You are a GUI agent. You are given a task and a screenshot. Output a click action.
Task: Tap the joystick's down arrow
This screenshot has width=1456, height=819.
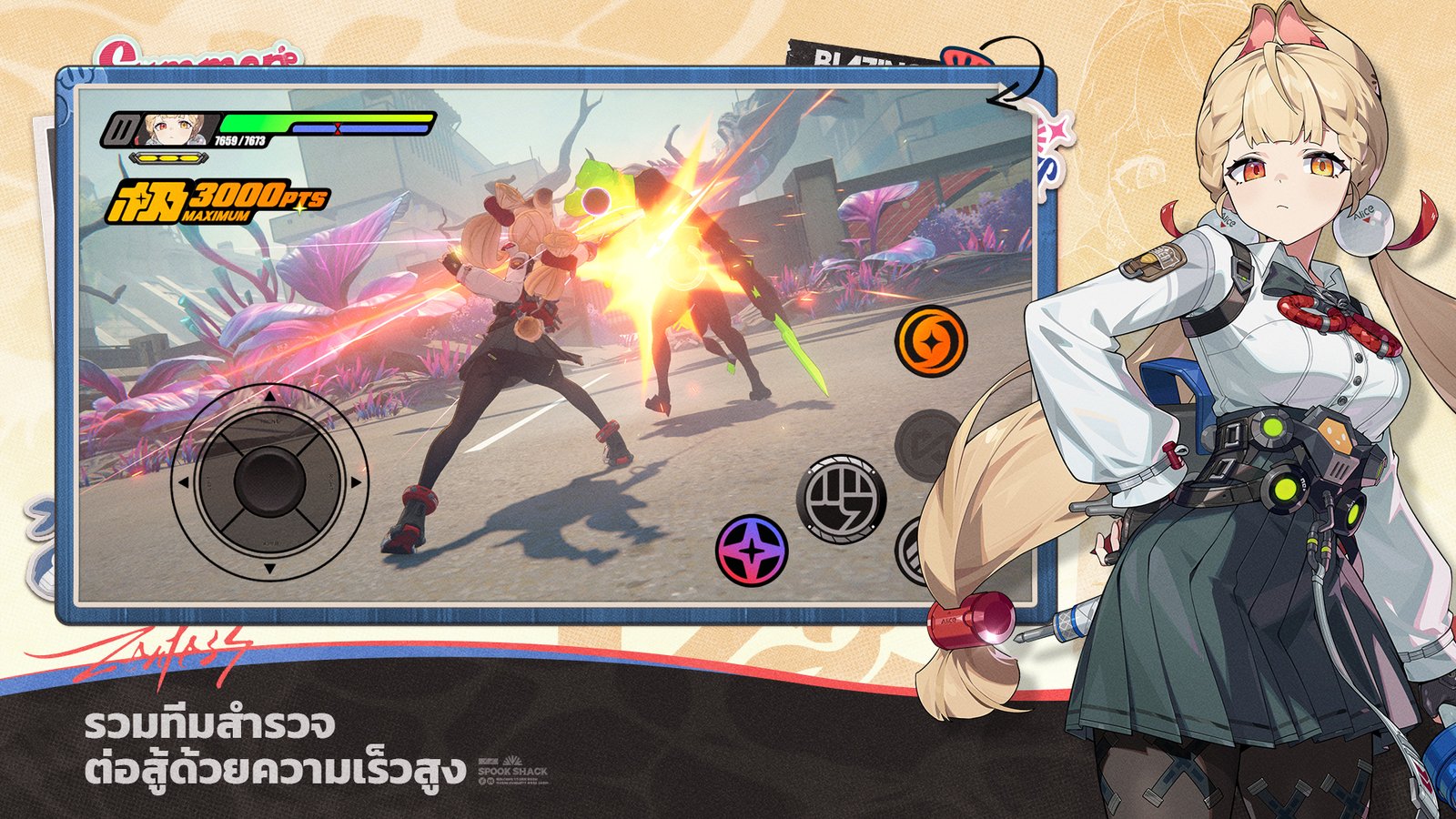pos(269,569)
